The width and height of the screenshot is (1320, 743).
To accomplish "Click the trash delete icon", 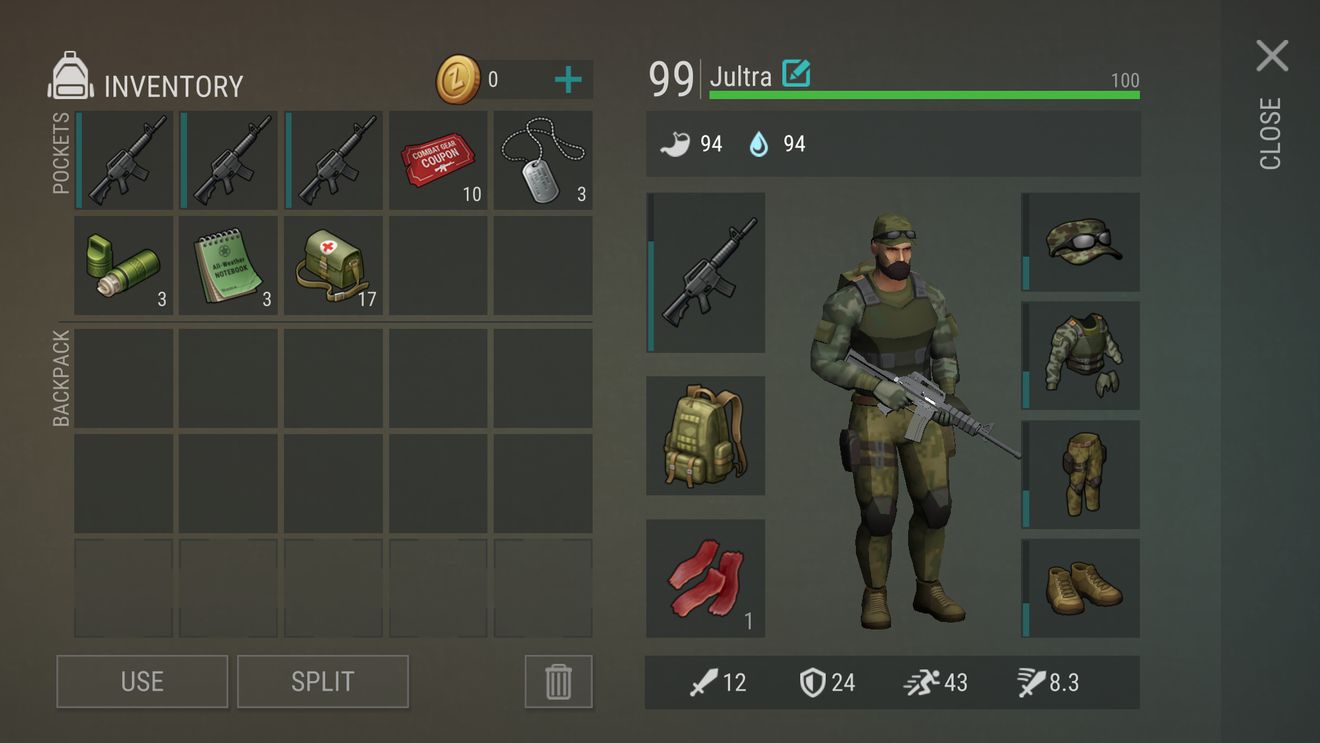I will pyautogui.click(x=558, y=681).
